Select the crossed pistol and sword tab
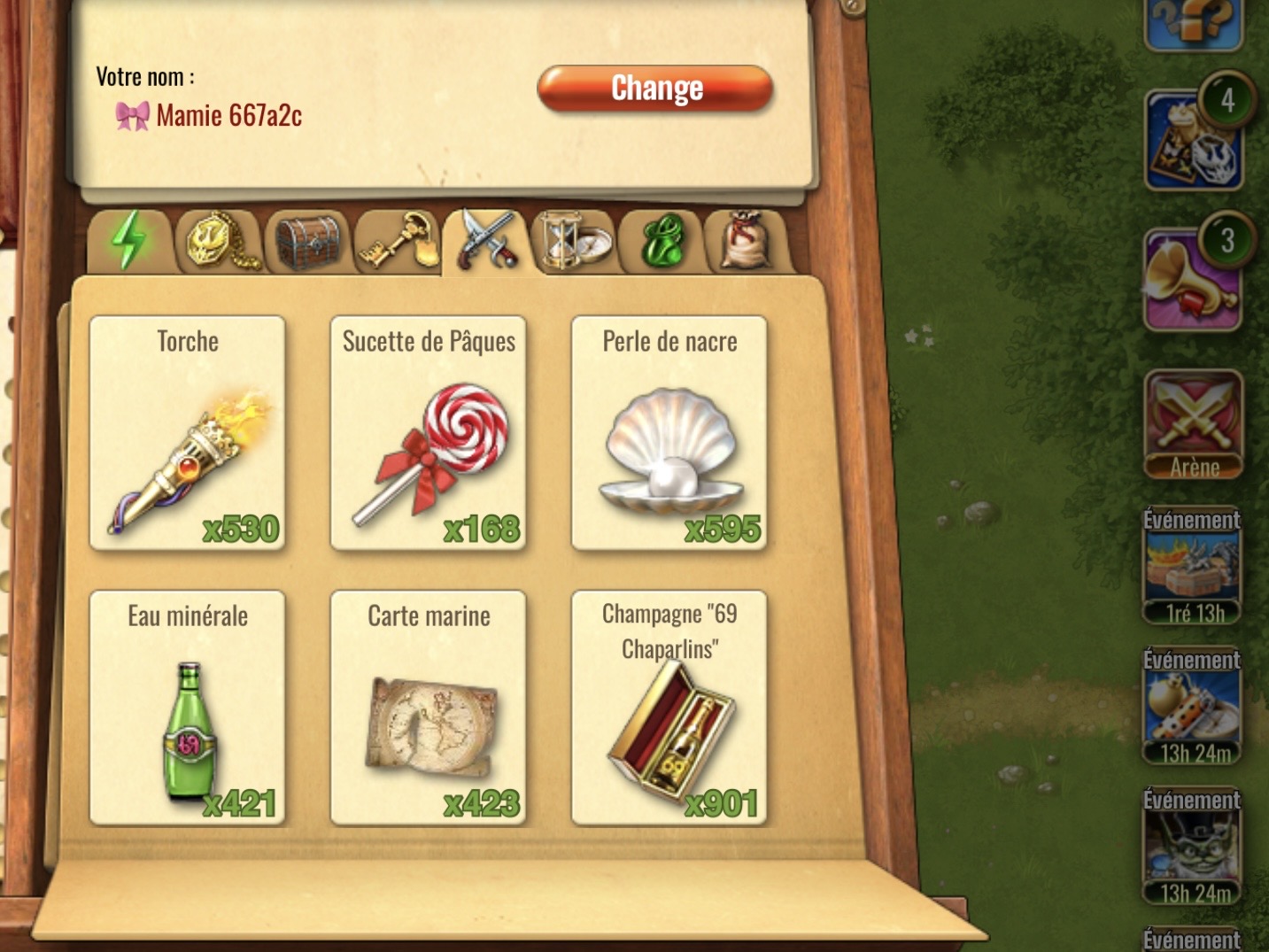Image resolution: width=1269 pixels, height=952 pixels. pos(486,239)
